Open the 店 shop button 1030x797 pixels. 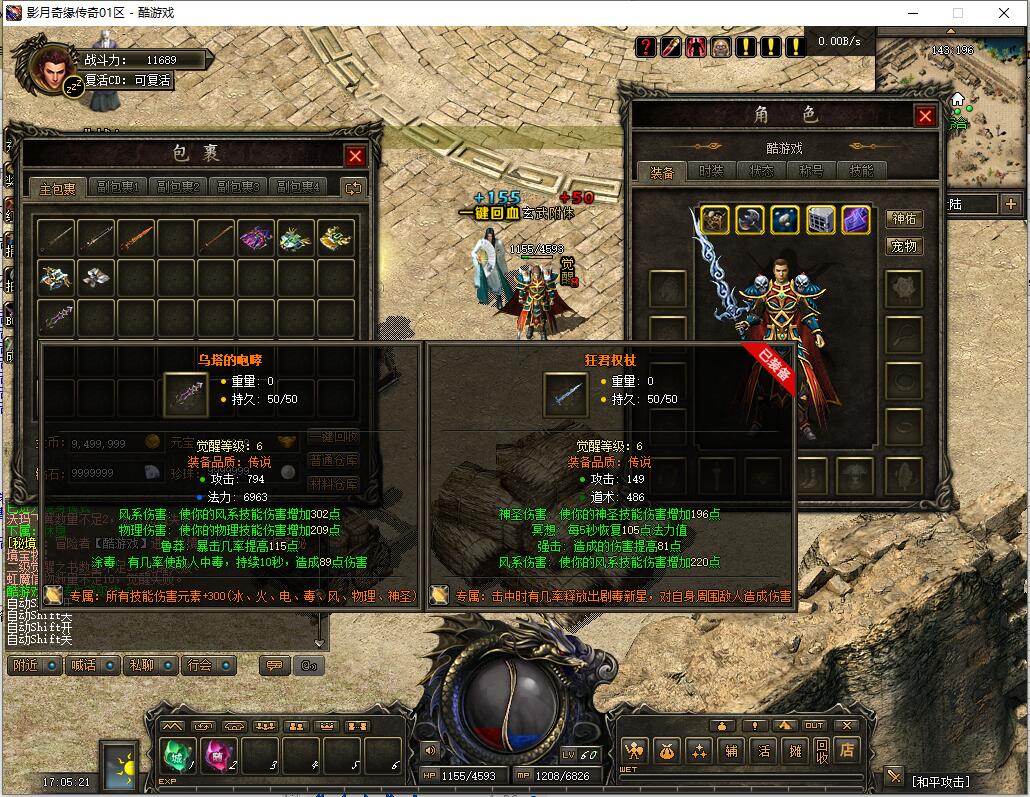847,749
